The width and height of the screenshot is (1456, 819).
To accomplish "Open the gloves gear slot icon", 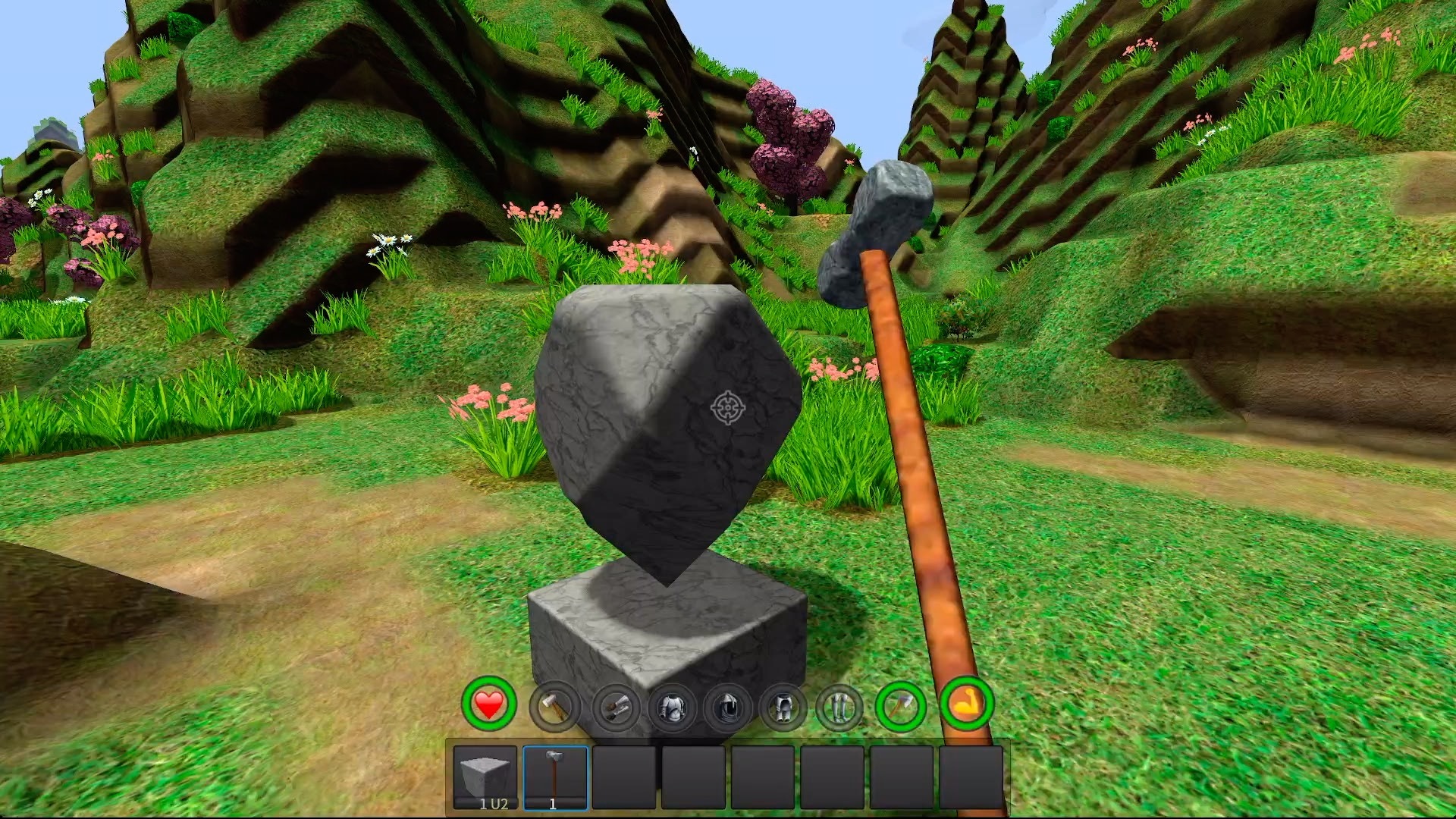I will pyautogui.click(x=615, y=708).
